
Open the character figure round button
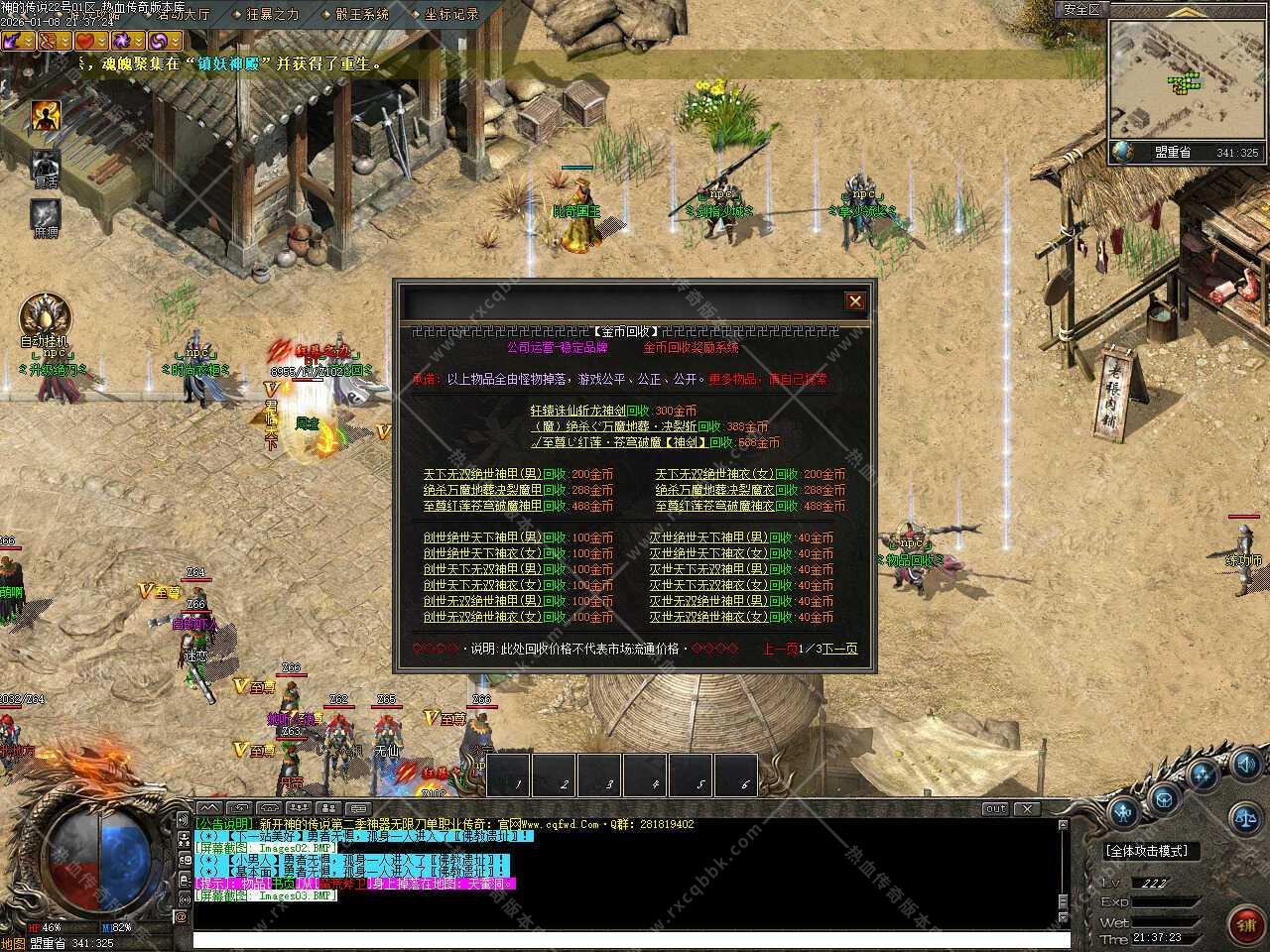[x=1123, y=813]
